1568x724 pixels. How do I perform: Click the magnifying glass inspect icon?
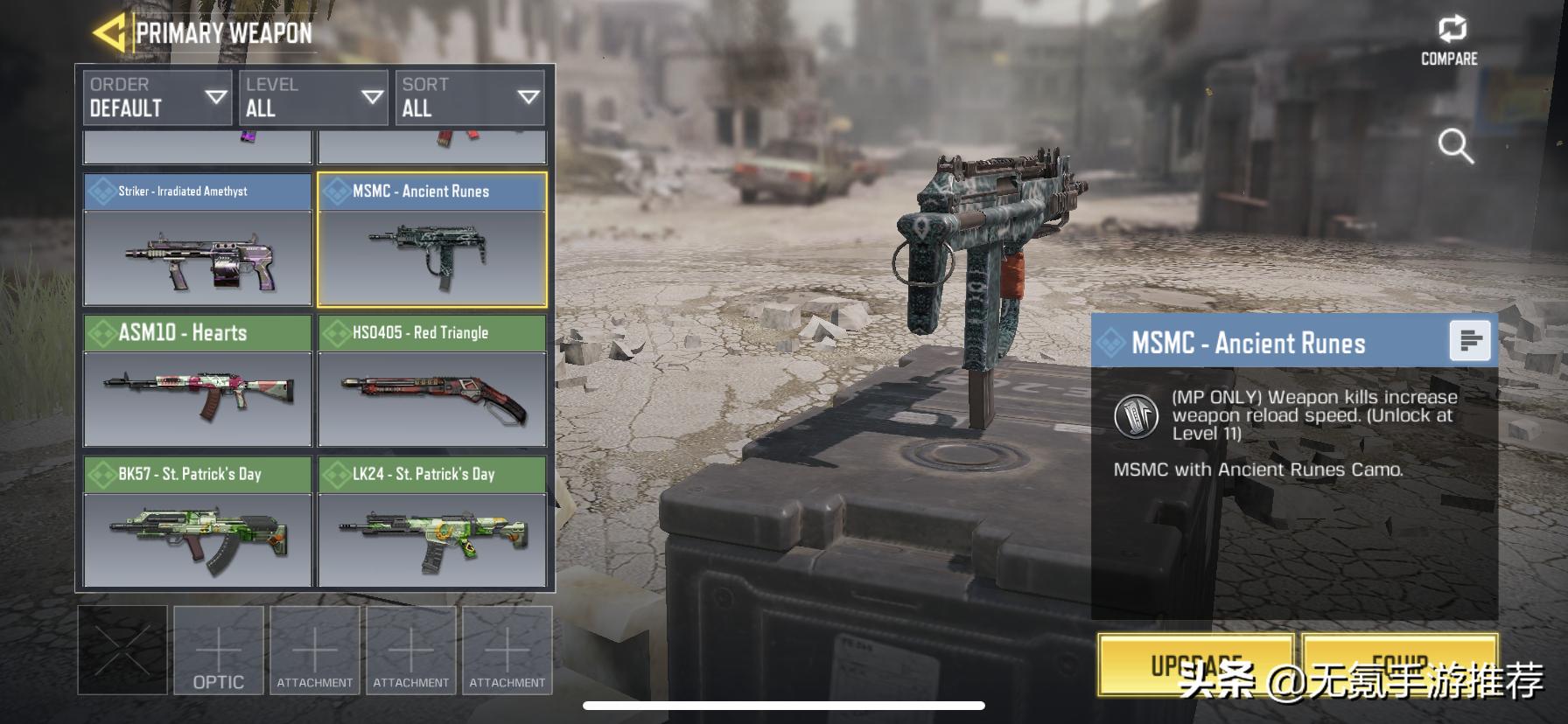(1455, 146)
